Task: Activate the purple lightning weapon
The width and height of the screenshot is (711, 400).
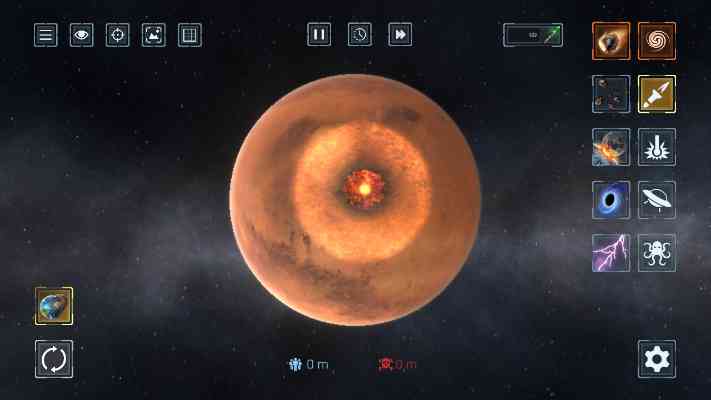Action: point(610,253)
